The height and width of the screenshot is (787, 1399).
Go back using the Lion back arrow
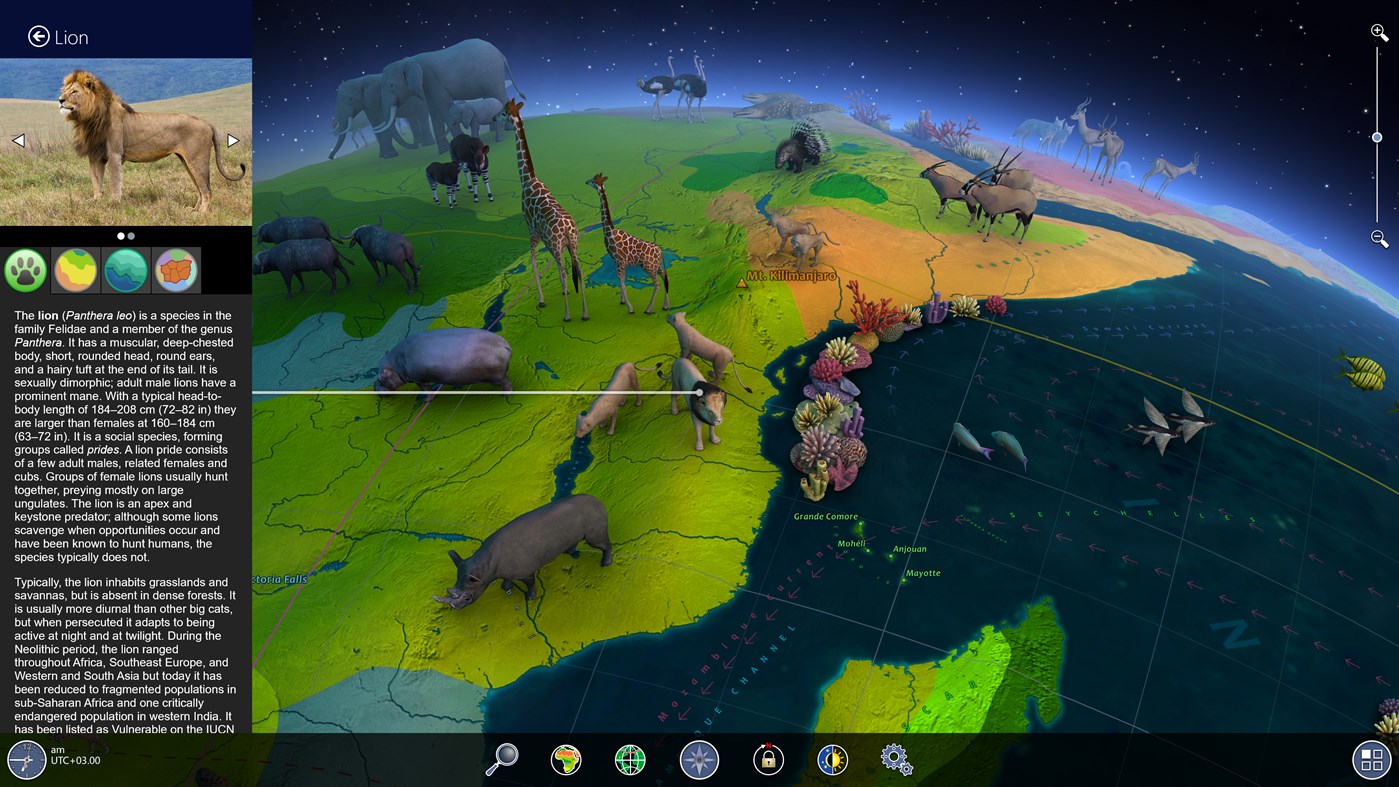[38, 36]
